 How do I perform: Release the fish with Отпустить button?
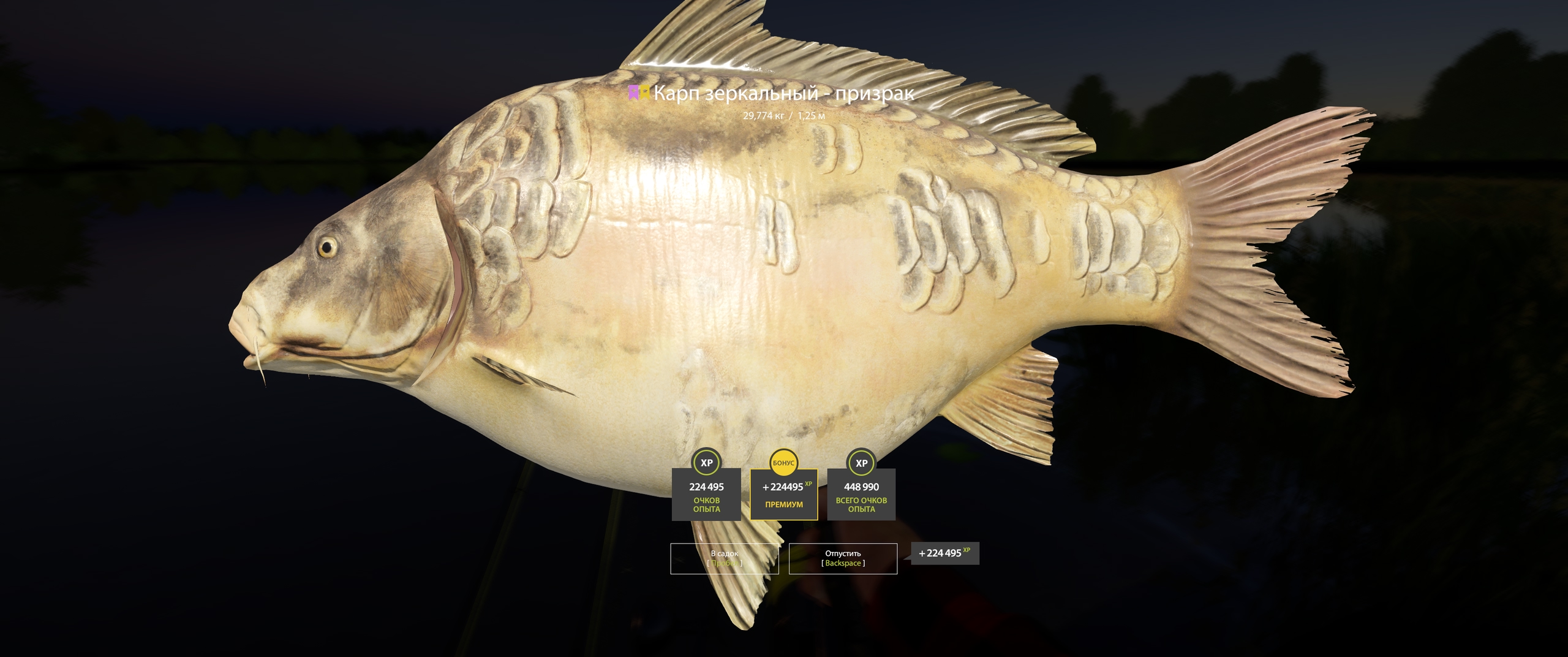843,558
